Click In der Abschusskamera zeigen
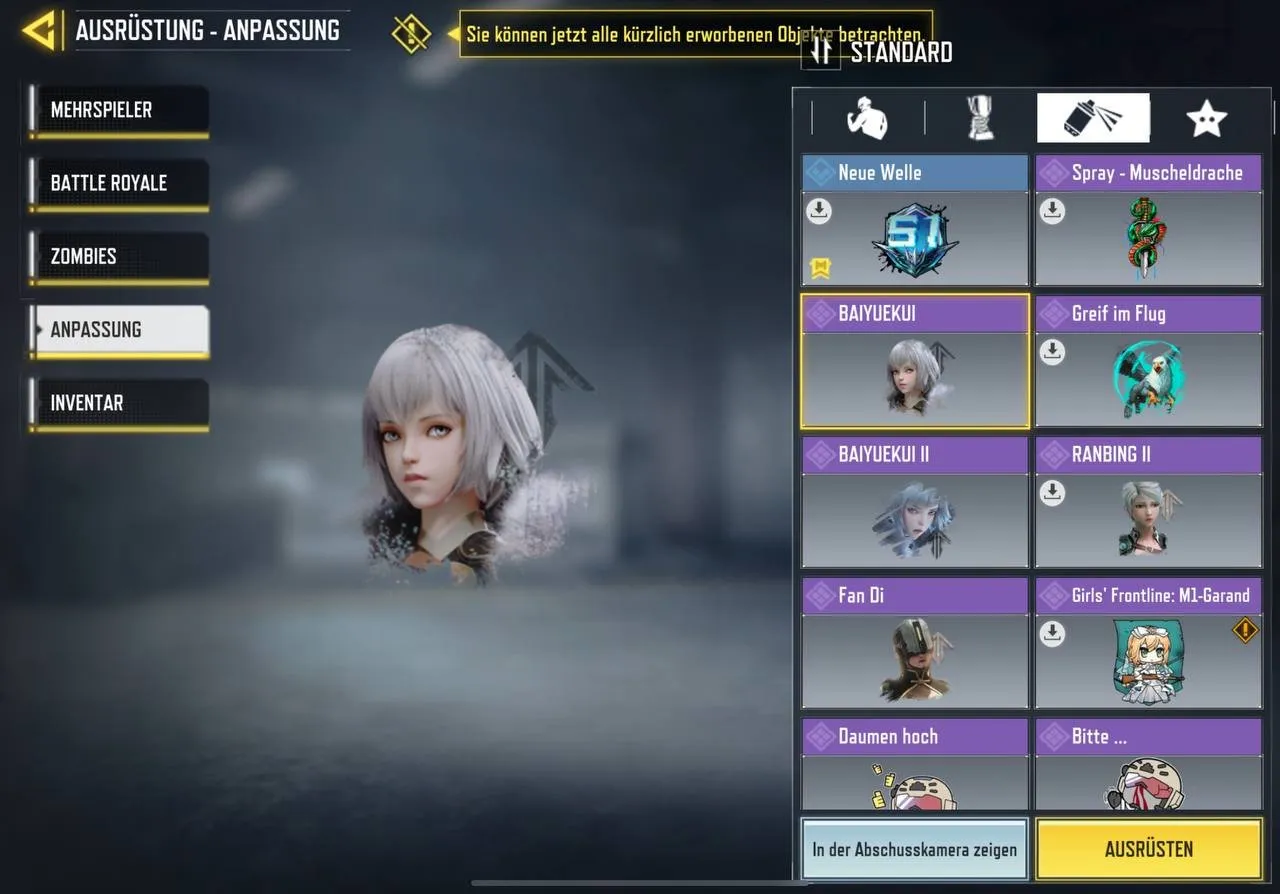Viewport: 1280px width, 894px height. 913,849
